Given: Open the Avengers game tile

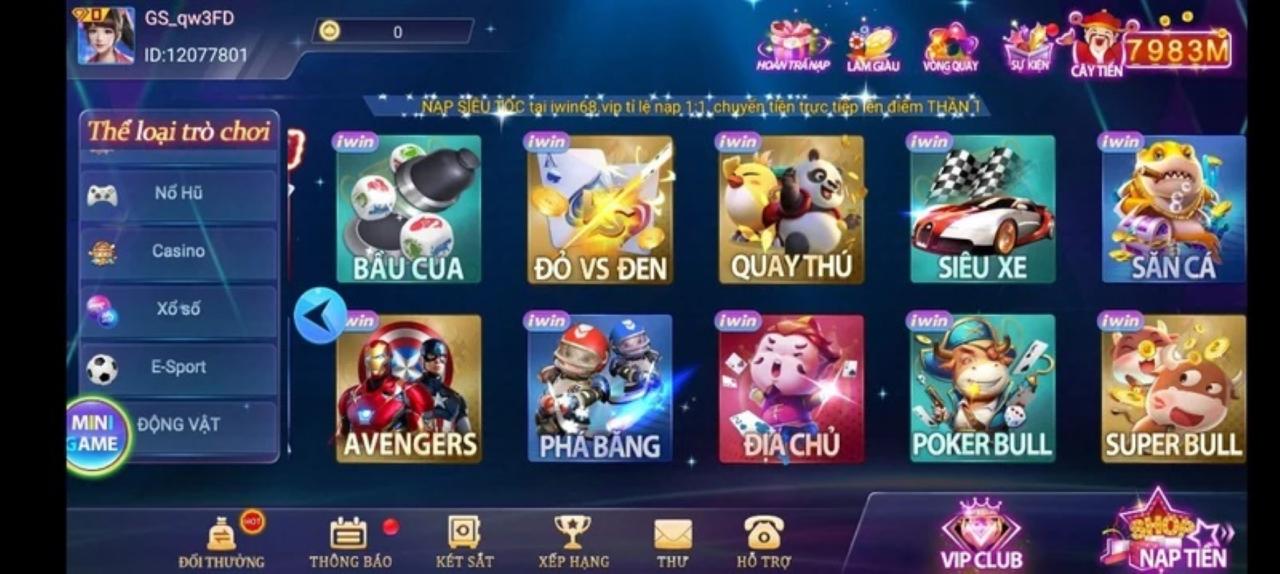Looking at the screenshot, I should [408, 390].
